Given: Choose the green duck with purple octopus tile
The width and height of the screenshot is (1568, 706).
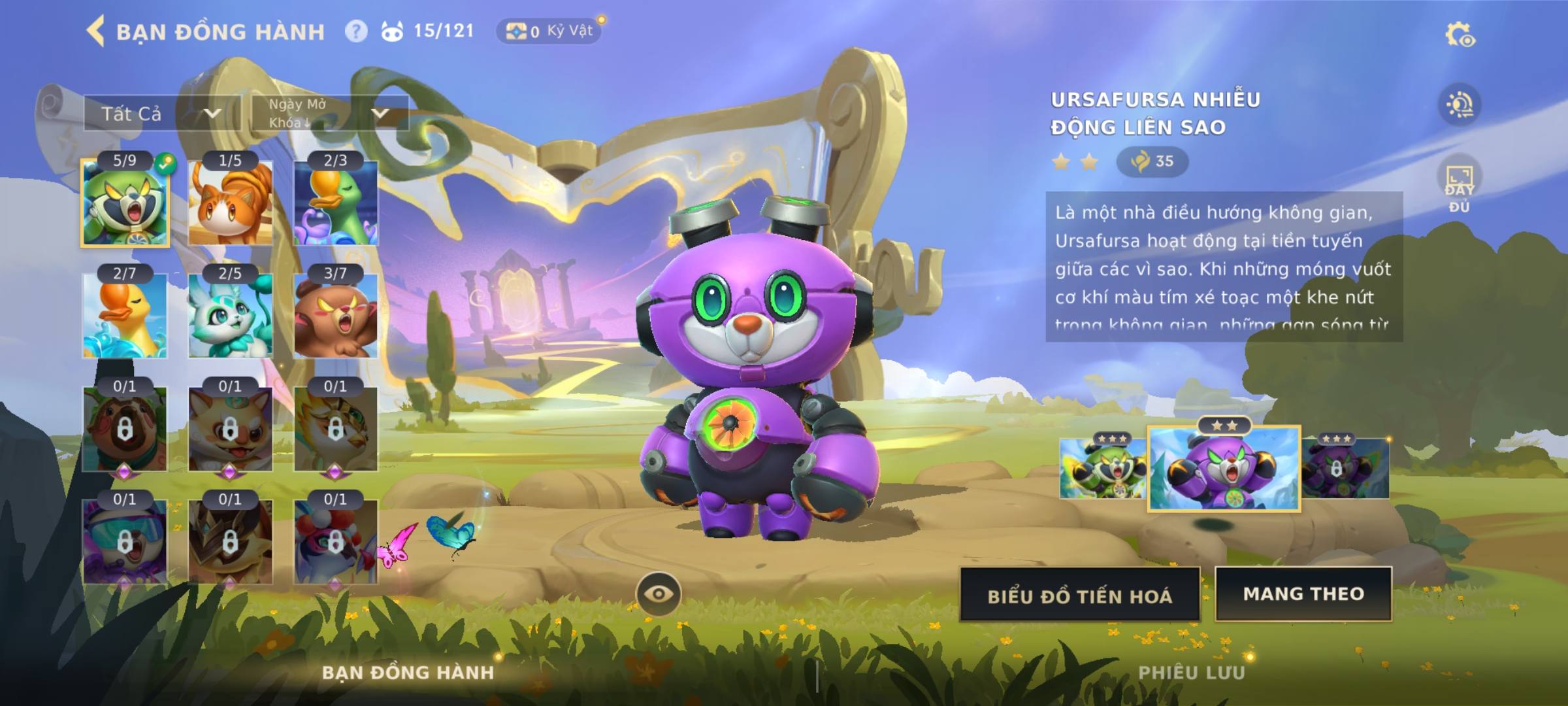Looking at the screenshot, I should 336,203.
